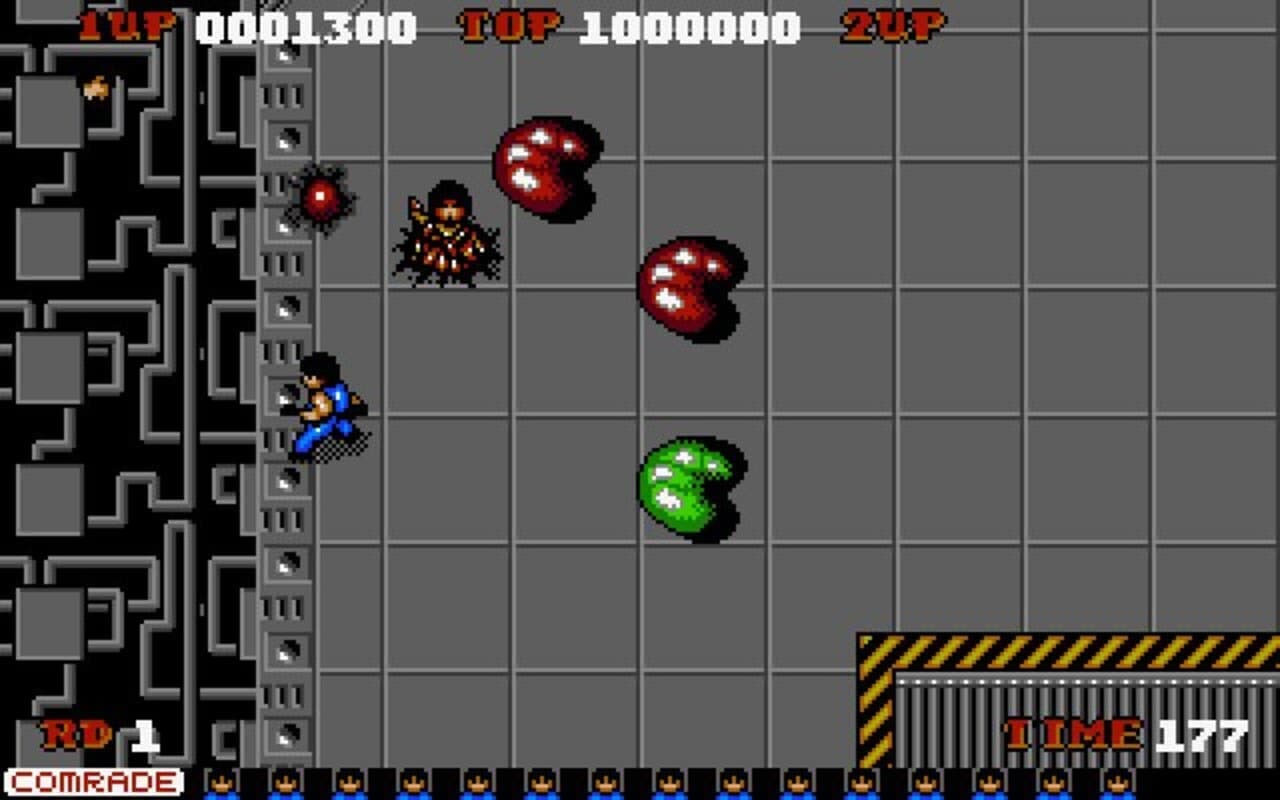Click the middle red blob enemy
The image size is (1280, 800).
pos(685,290)
